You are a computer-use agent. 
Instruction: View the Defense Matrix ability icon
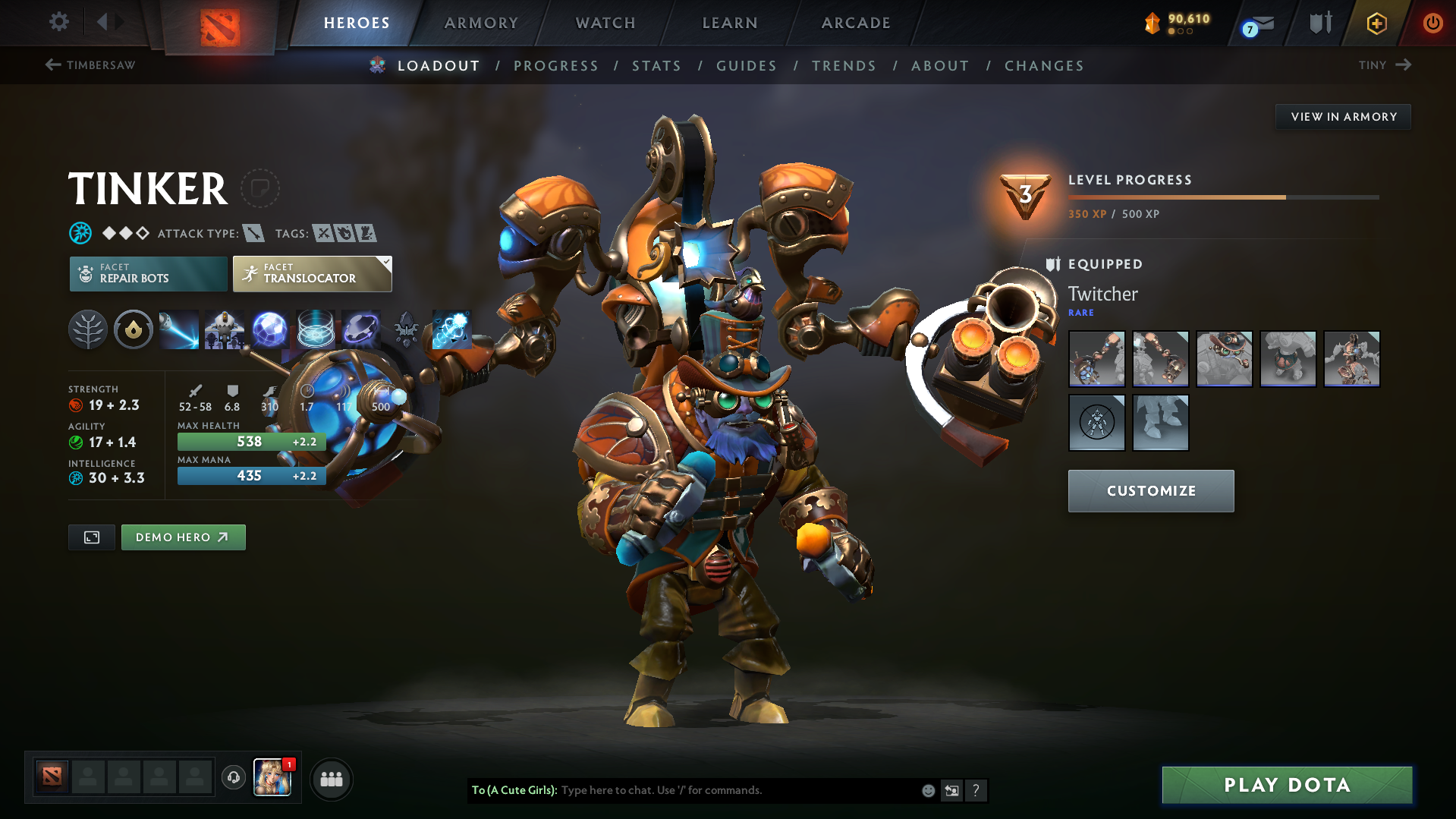pyautogui.click(x=269, y=329)
